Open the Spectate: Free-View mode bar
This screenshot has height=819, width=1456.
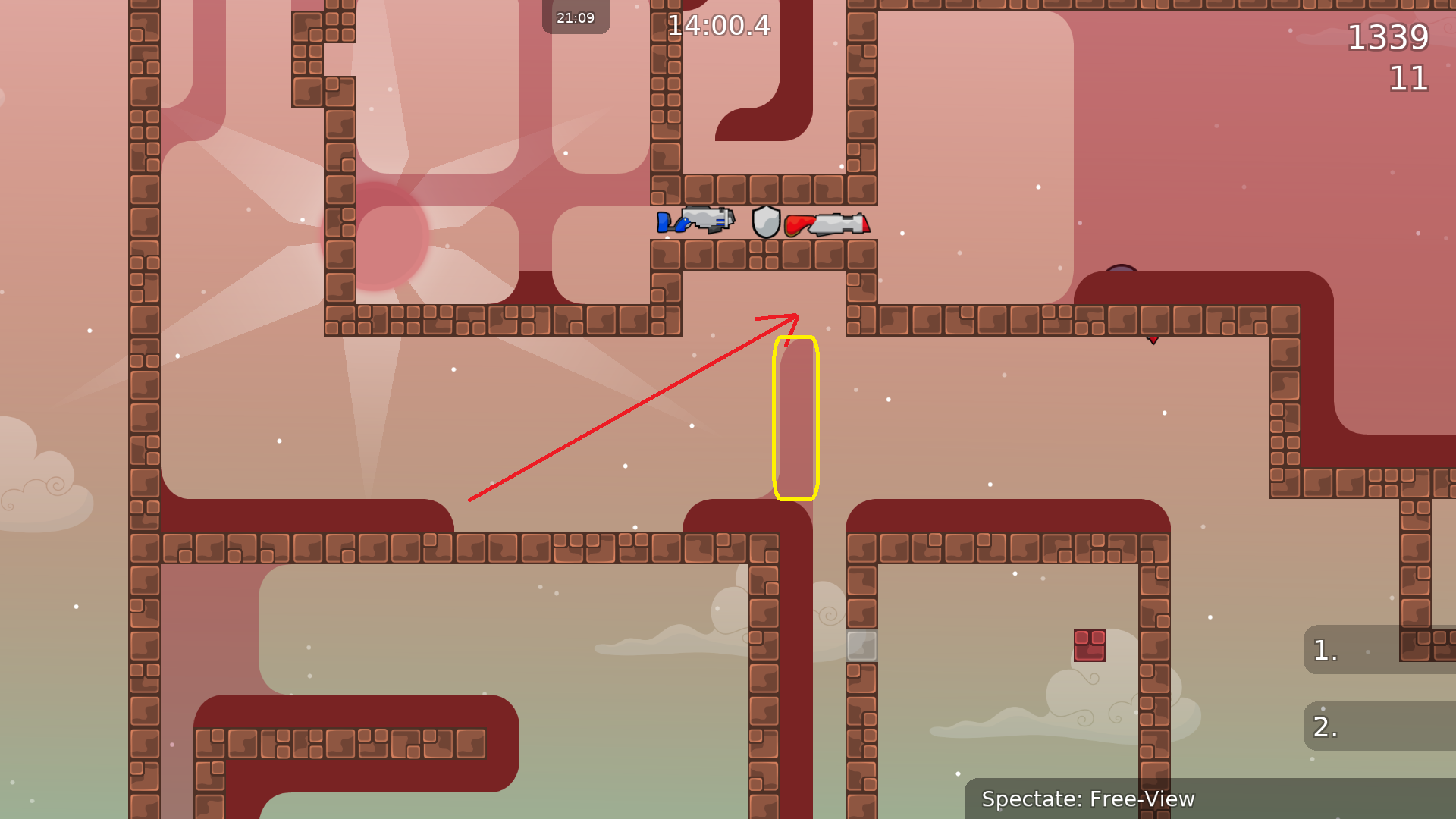point(1087,799)
